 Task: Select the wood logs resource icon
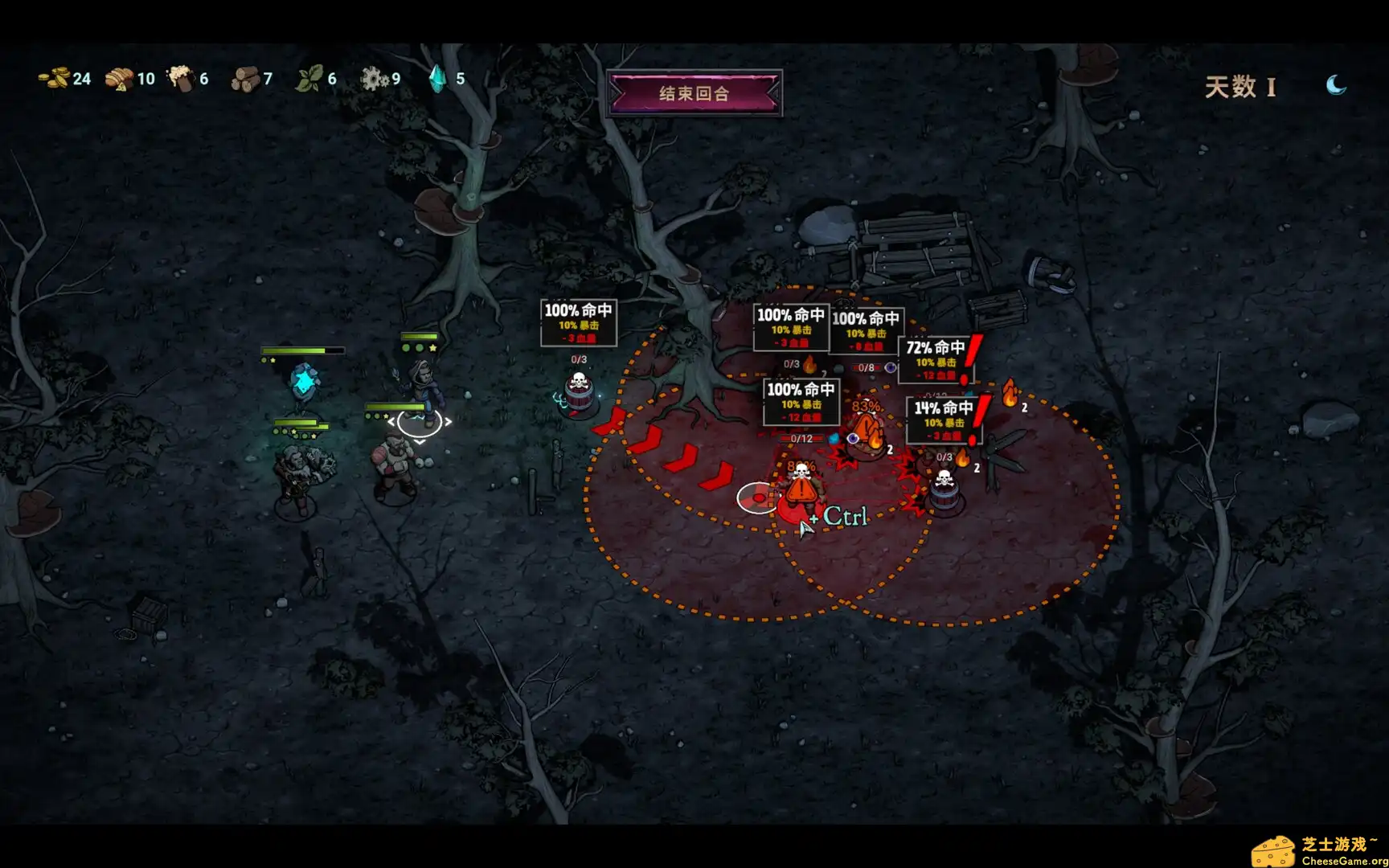pos(245,79)
